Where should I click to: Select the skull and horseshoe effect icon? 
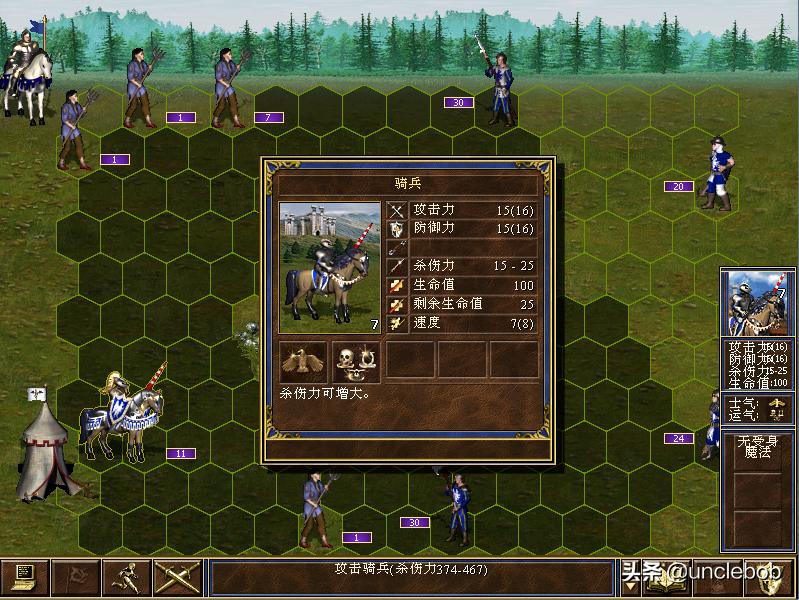[356, 361]
